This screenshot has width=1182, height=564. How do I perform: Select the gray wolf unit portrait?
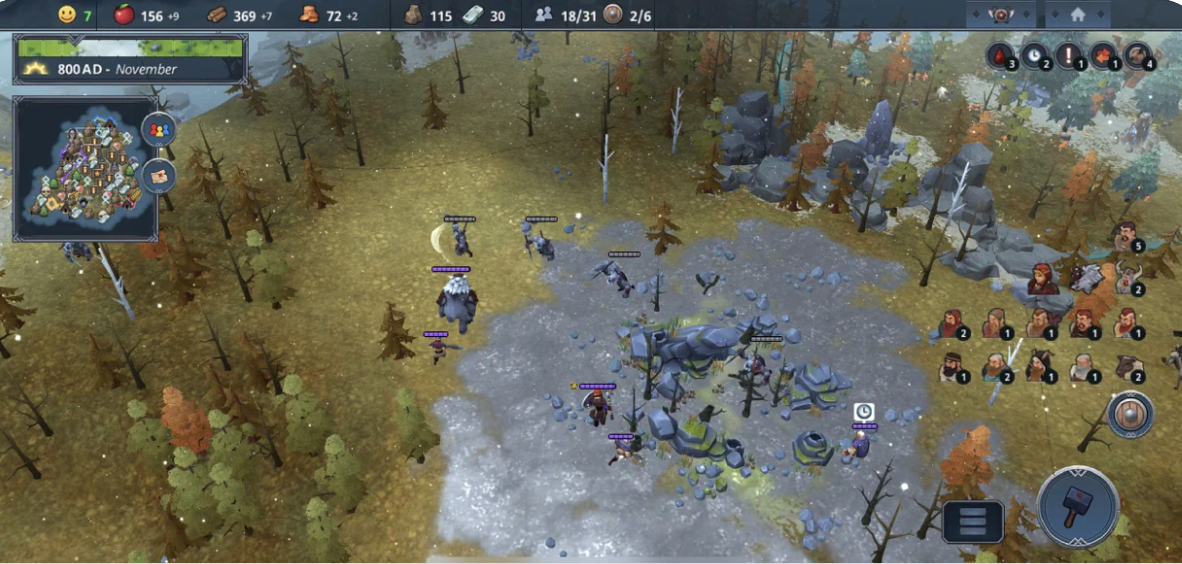coord(1085,279)
